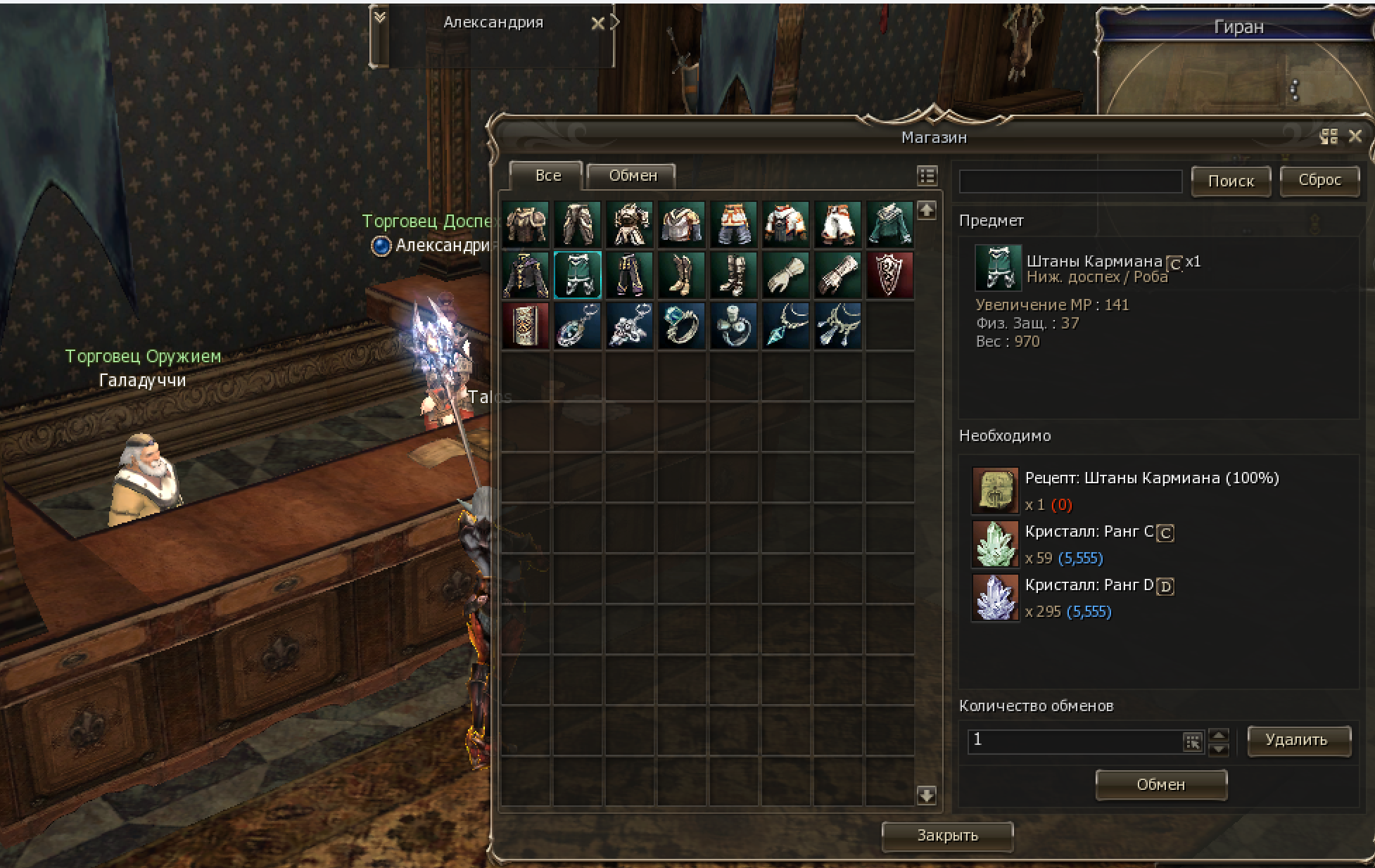Close the Александрия target window
The width and height of the screenshot is (1375, 868).
[x=597, y=24]
